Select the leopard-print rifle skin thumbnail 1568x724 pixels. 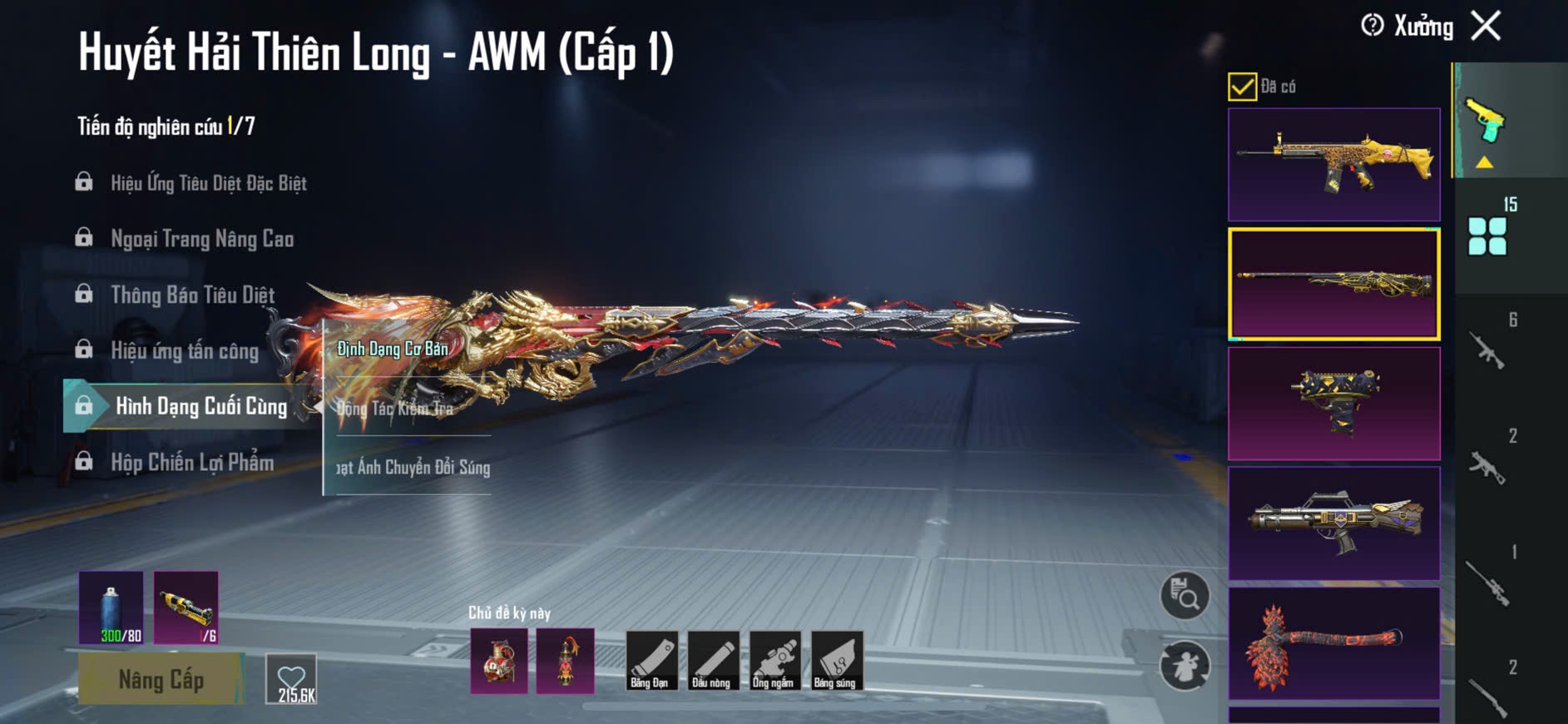(1333, 164)
